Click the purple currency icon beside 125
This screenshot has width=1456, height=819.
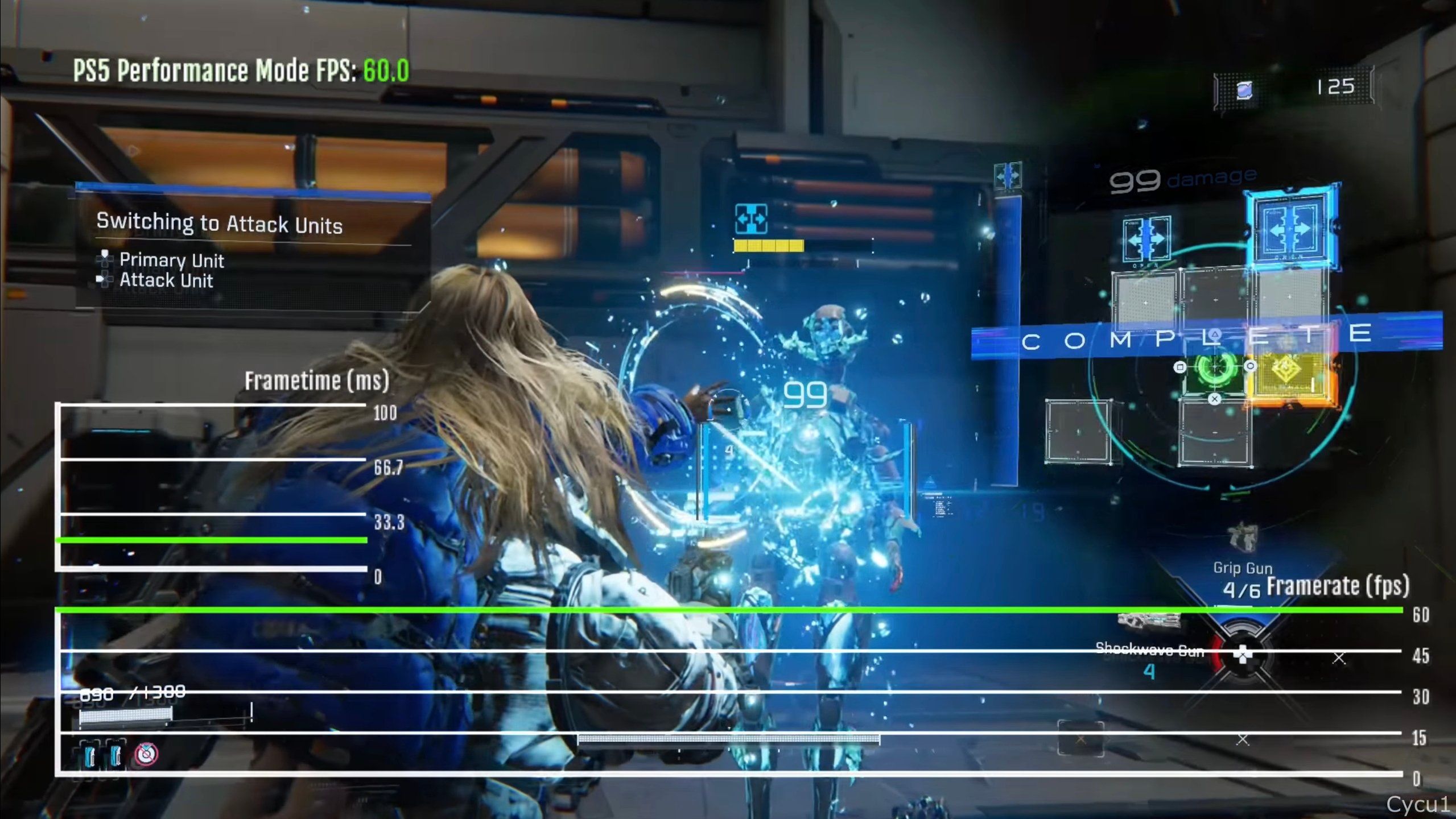[1244, 90]
